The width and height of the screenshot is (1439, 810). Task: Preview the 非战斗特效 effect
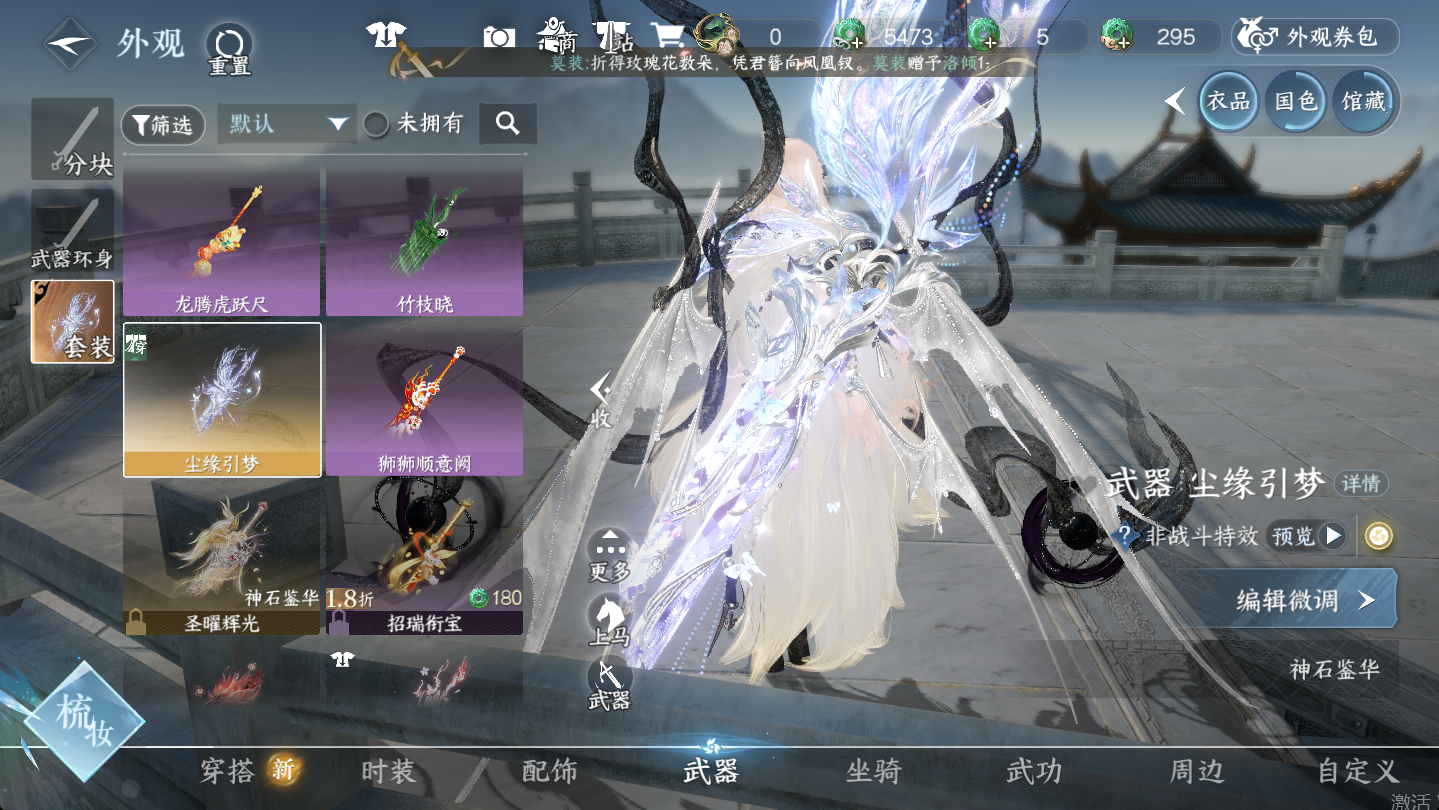pos(1306,536)
